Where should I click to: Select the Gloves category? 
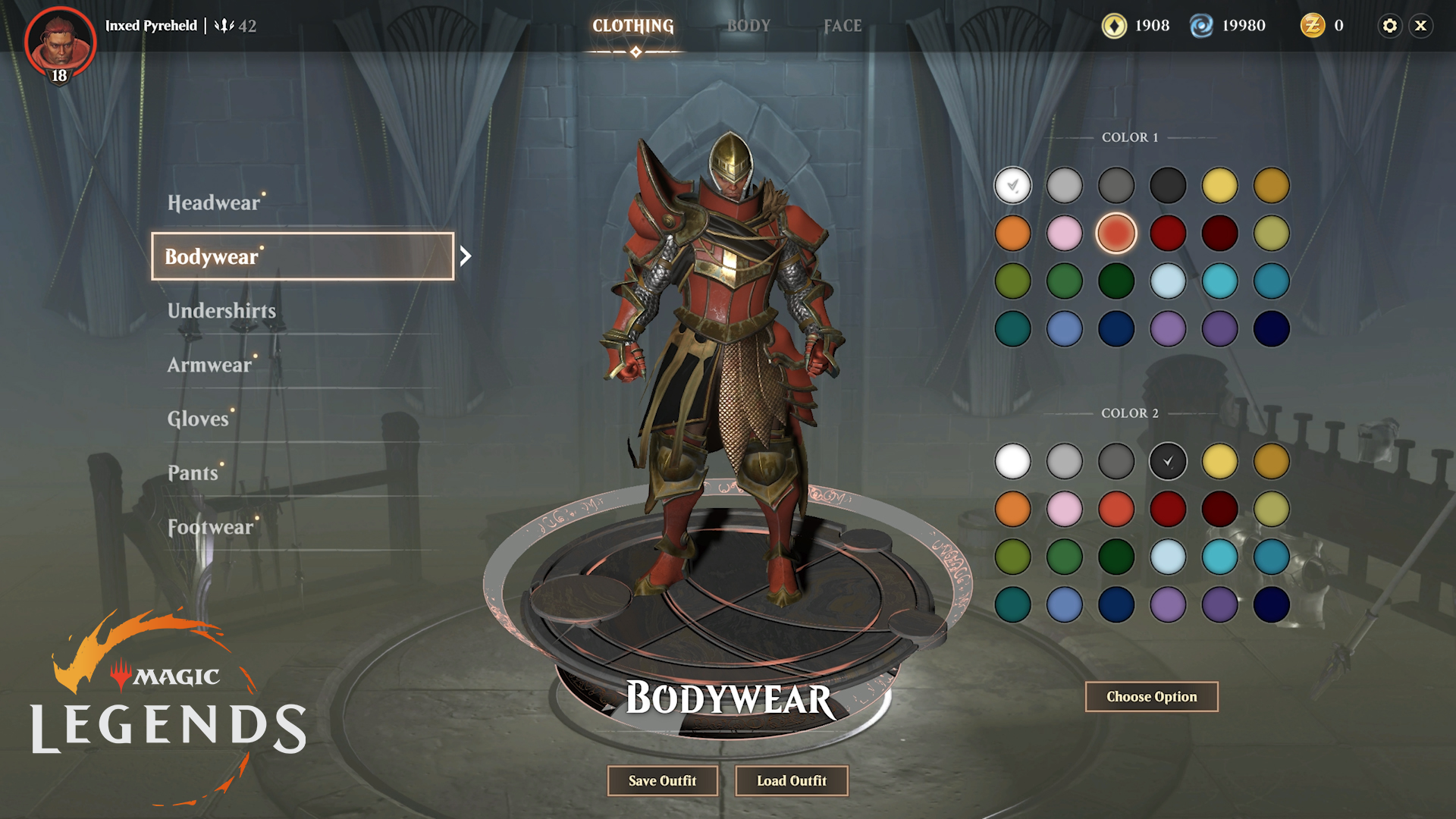(x=198, y=419)
